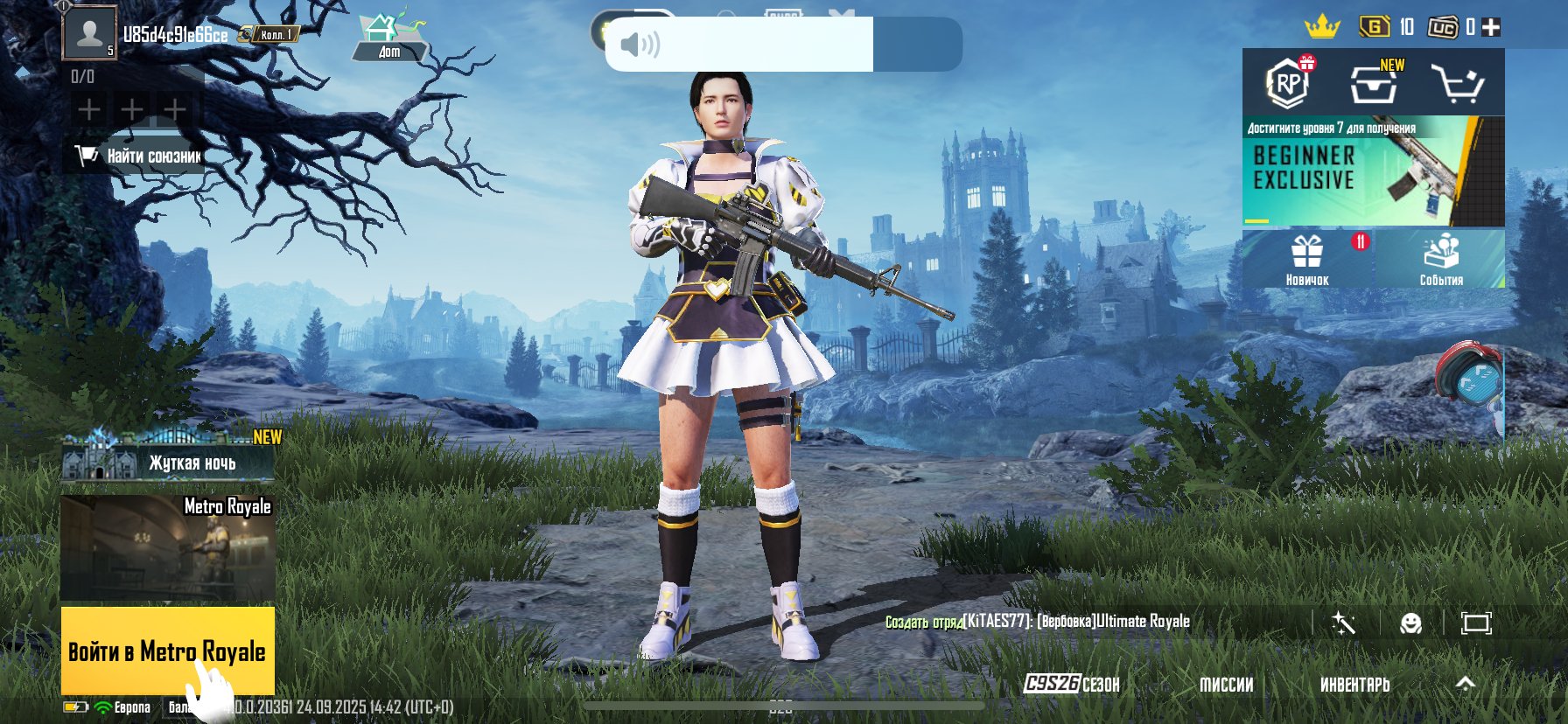The image size is (1568, 724).
Task: View the Beginner Exclusive reward banner
Action: [1372, 171]
